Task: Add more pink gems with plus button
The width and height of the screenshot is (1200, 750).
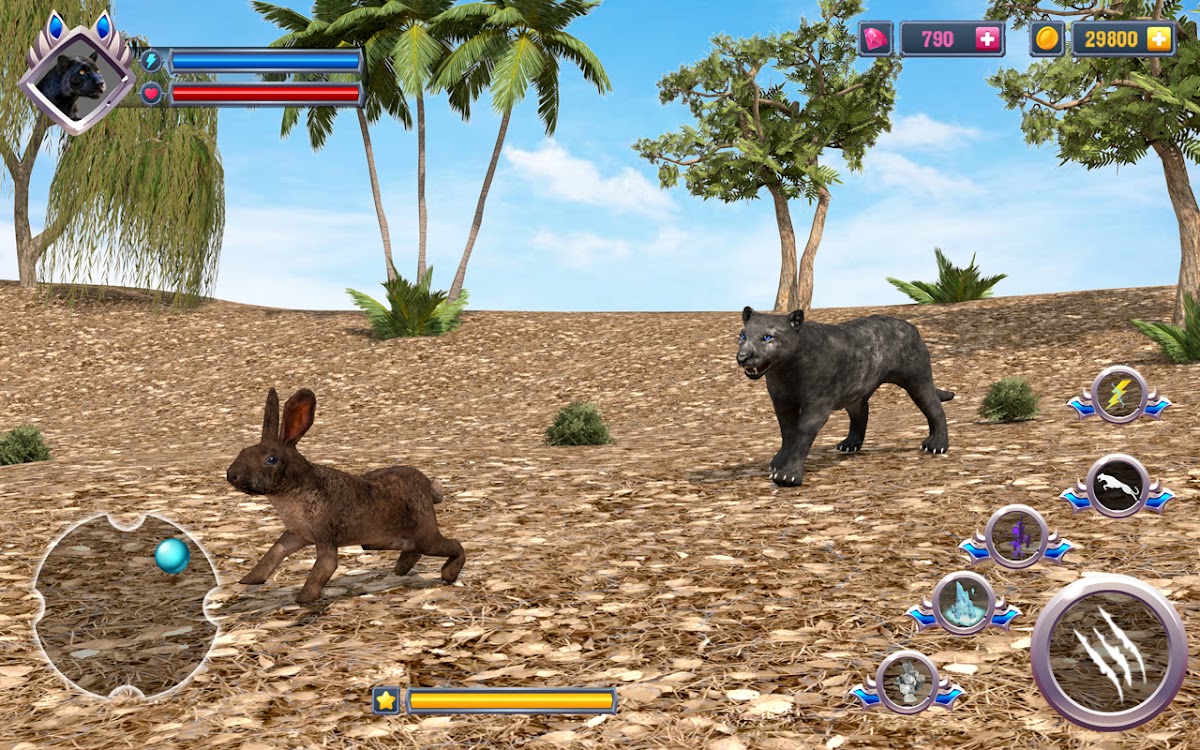Action: coord(987,39)
